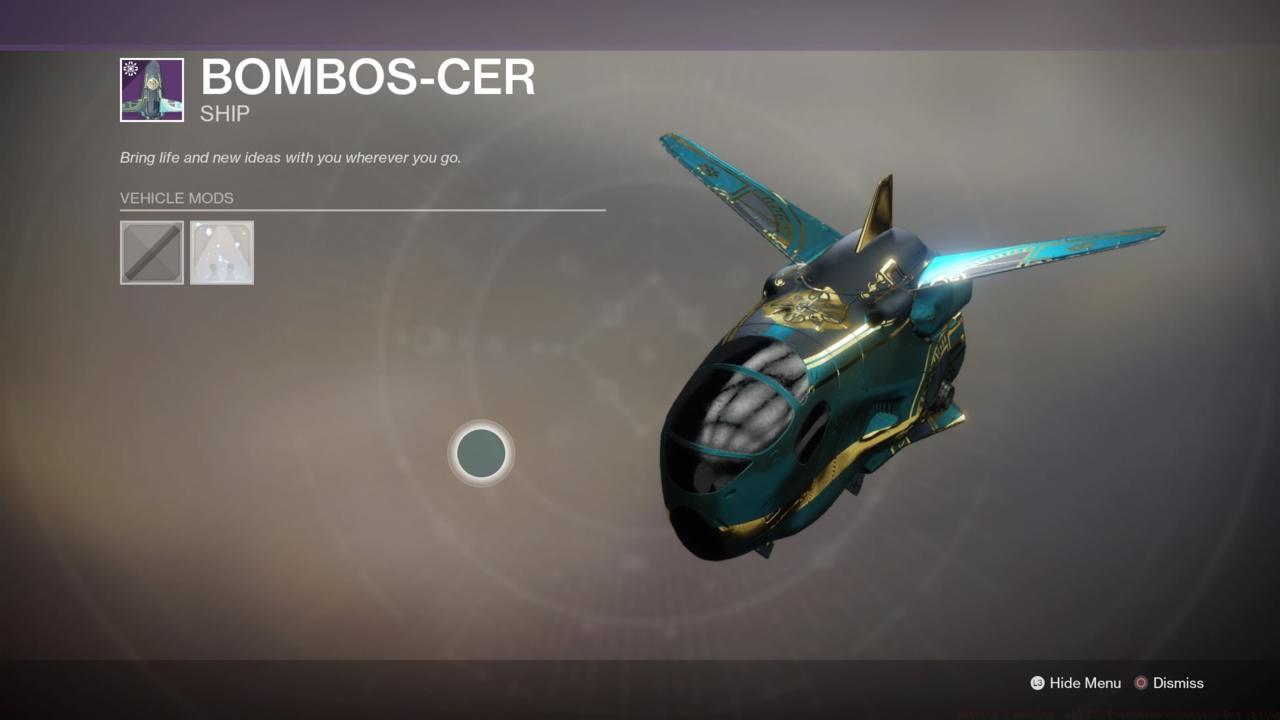This screenshot has width=1280, height=720.
Task: Select the SHIP category label
Action: pos(224,113)
